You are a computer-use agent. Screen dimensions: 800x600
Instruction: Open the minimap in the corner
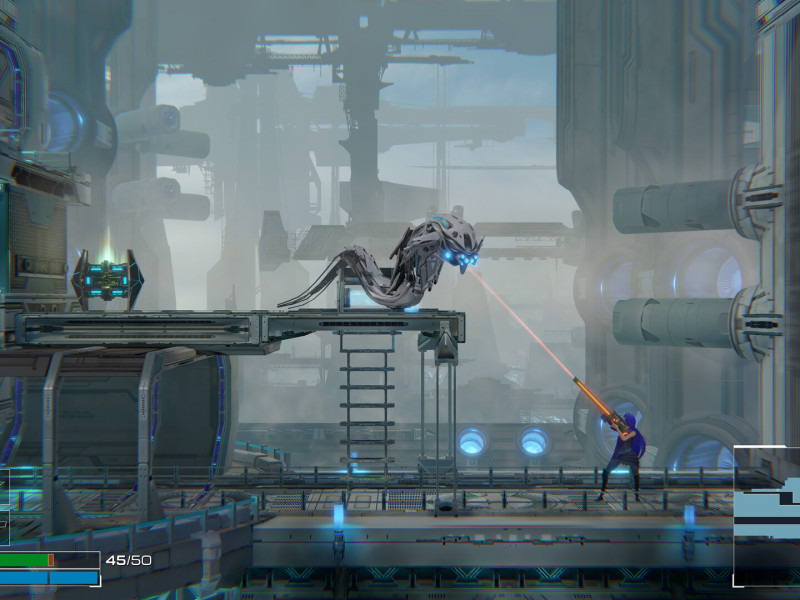767,516
